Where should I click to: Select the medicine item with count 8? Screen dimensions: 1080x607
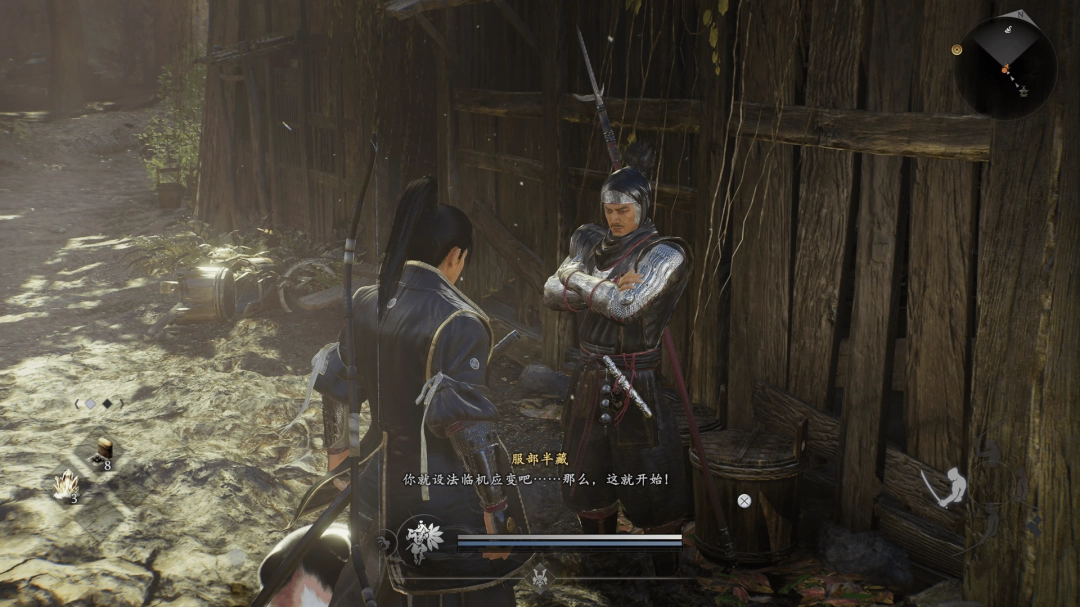(x=104, y=452)
